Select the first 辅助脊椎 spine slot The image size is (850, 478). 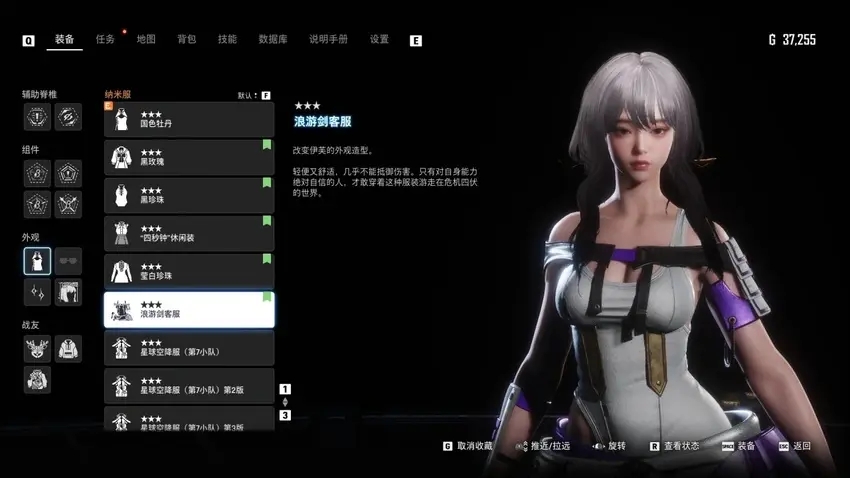37,117
